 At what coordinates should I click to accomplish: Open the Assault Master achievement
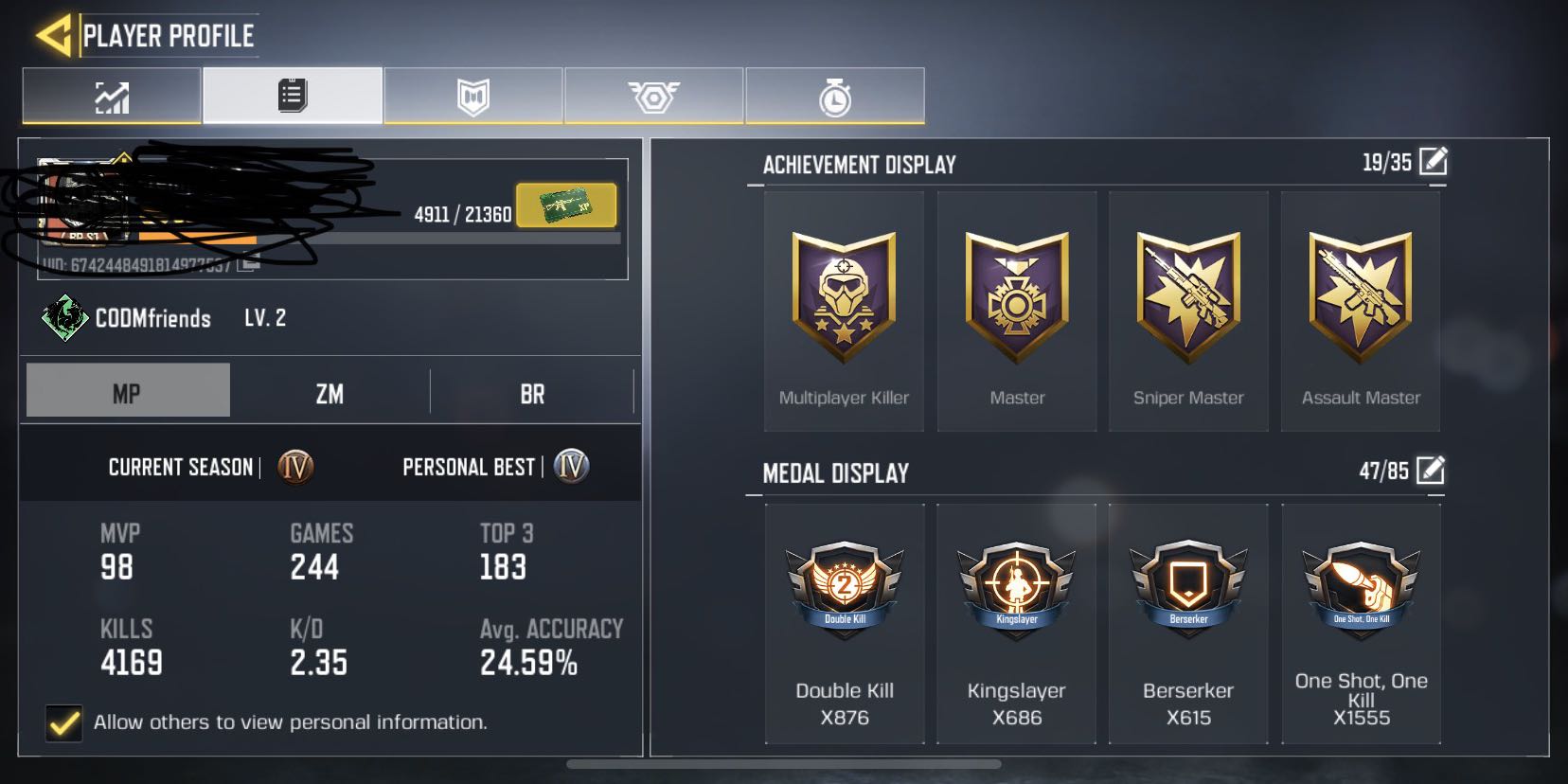1361,312
